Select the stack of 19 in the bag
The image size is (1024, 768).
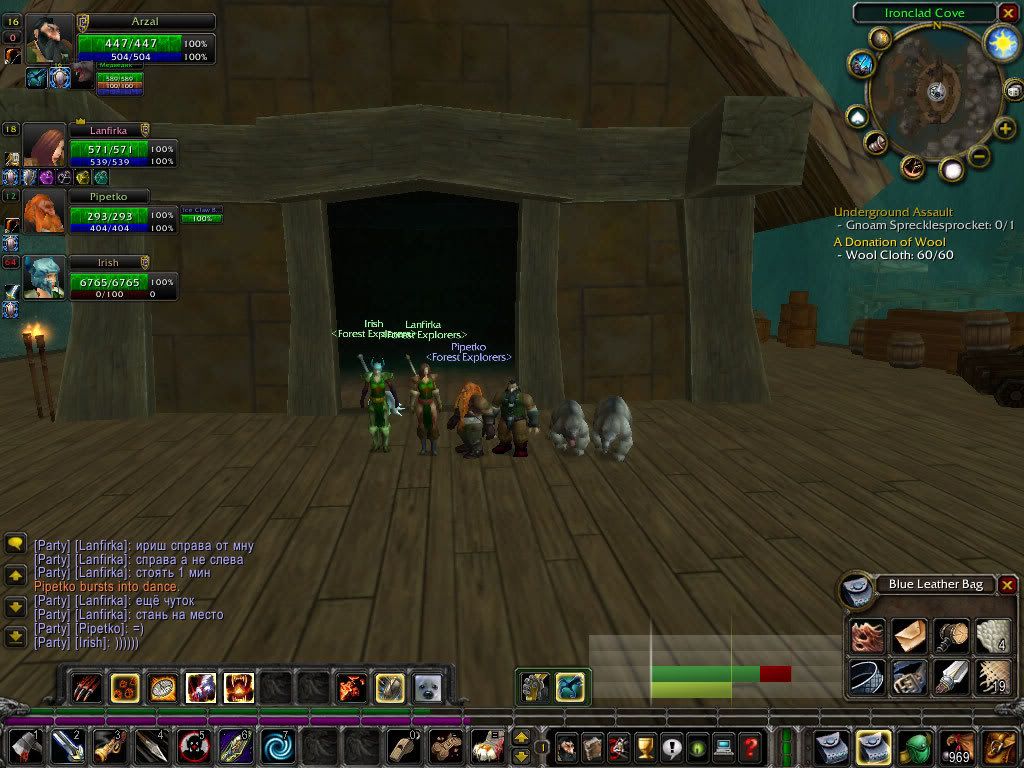(x=992, y=678)
